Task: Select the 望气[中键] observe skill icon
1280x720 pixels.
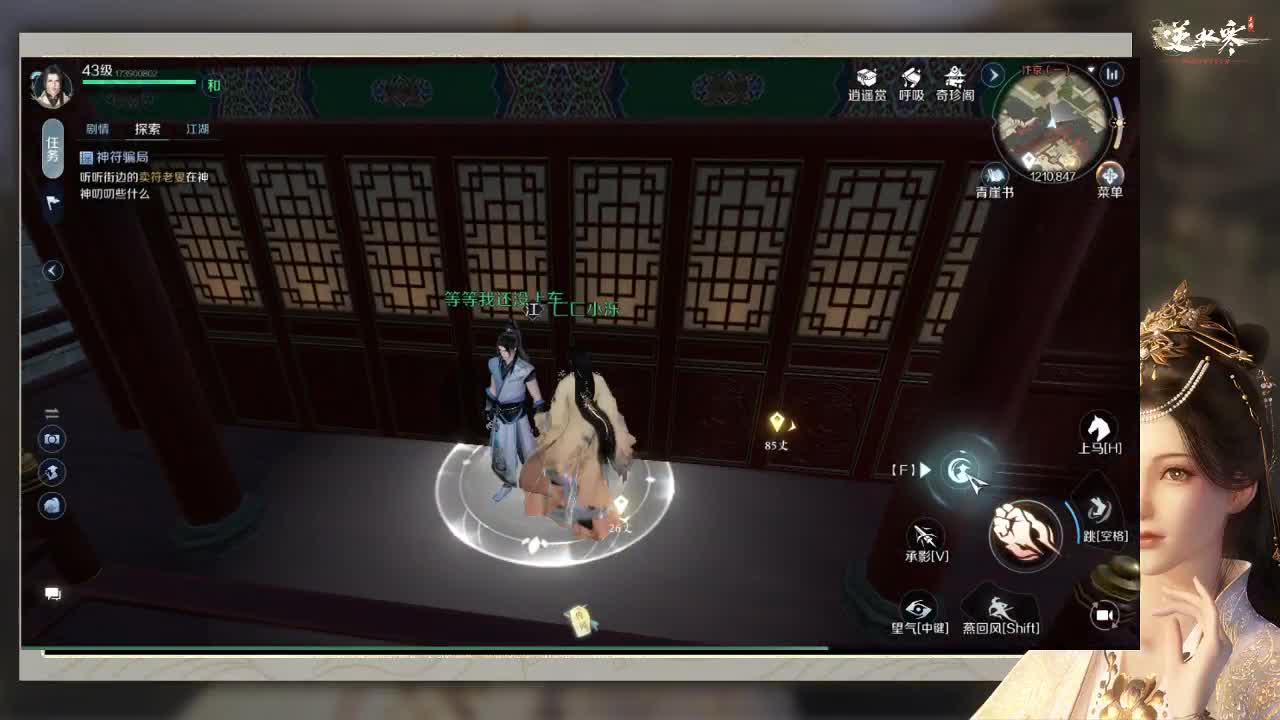Action: tap(917, 606)
